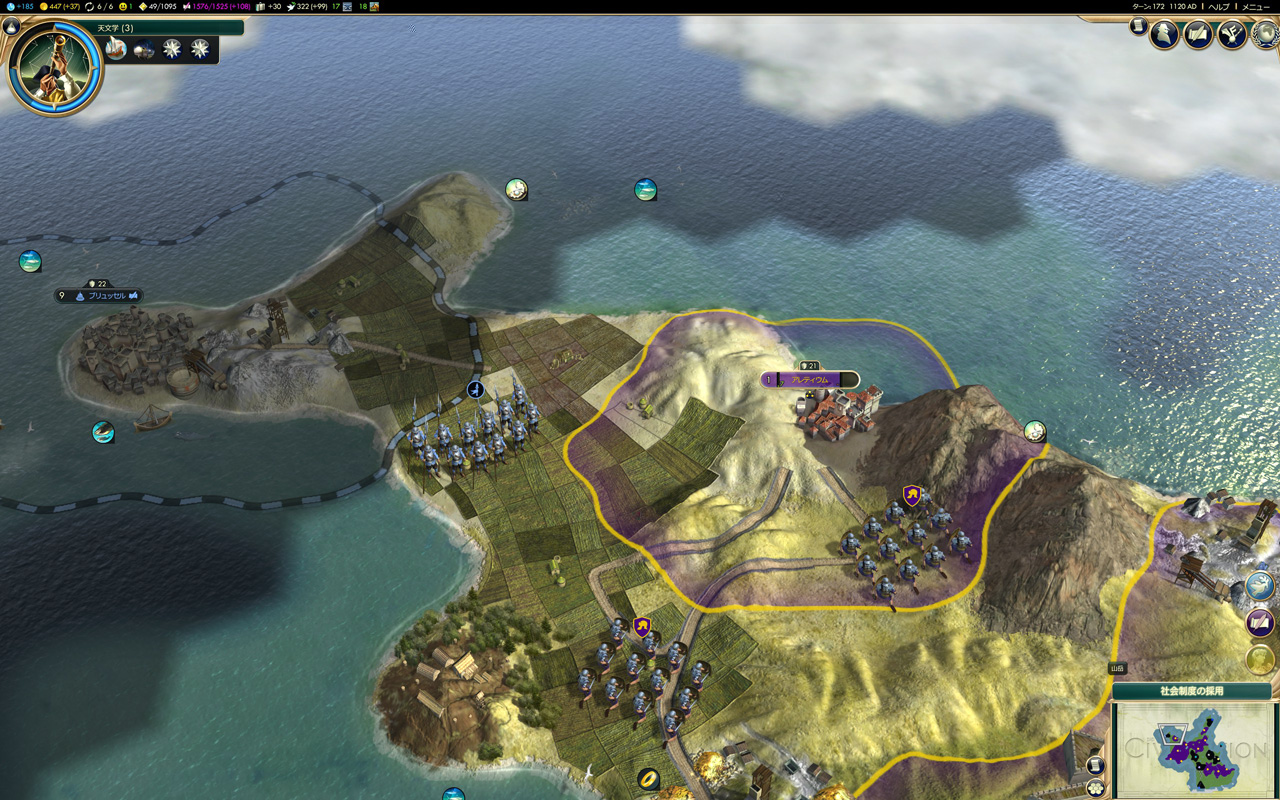Open the espionage overview spy icon

pyautogui.click(x=1164, y=35)
